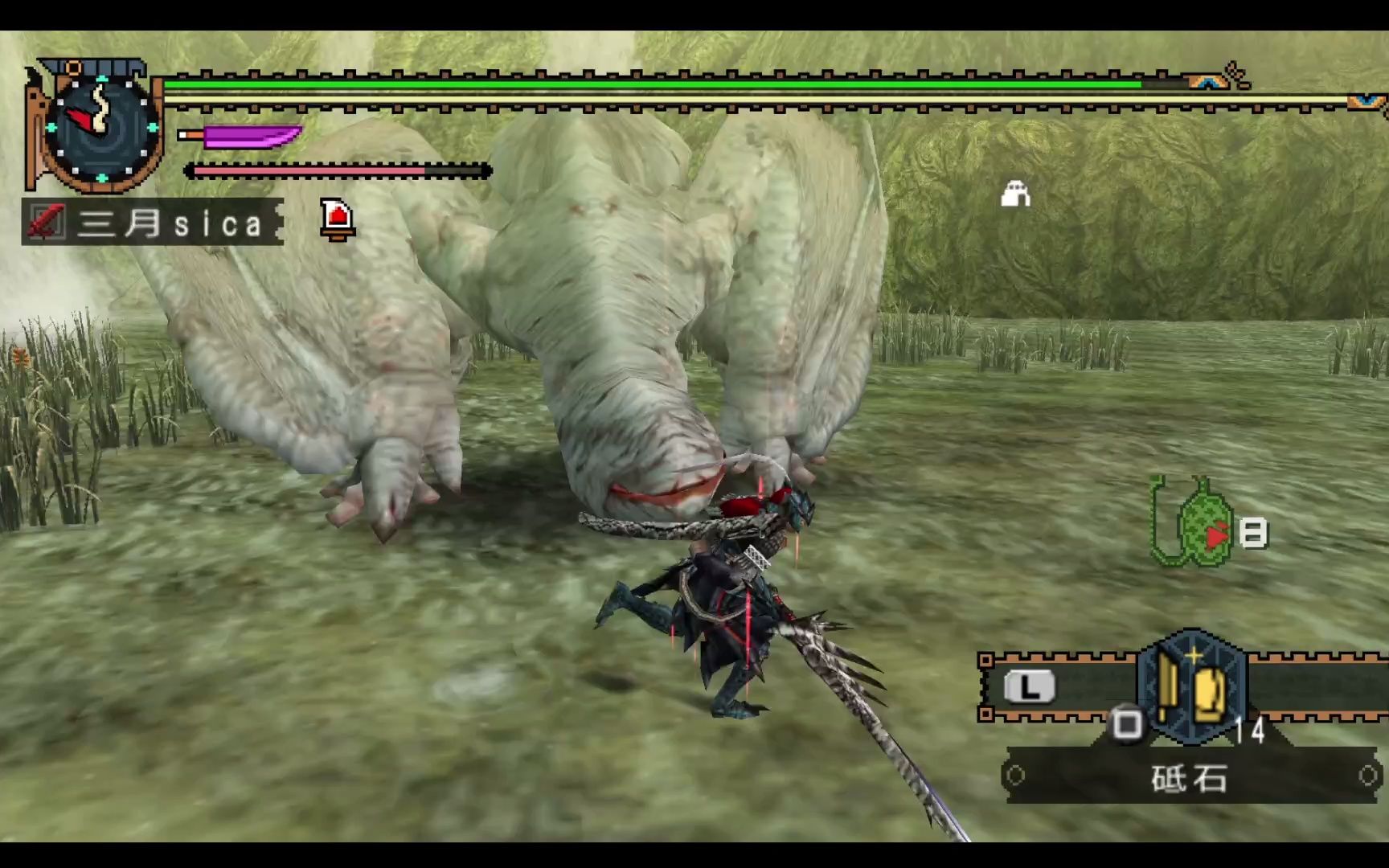Image resolution: width=1389 pixels, height=868 pixels.
Task: Select the 三月sica player name tag
Action: pyautogui.click(x=153, y=223)
